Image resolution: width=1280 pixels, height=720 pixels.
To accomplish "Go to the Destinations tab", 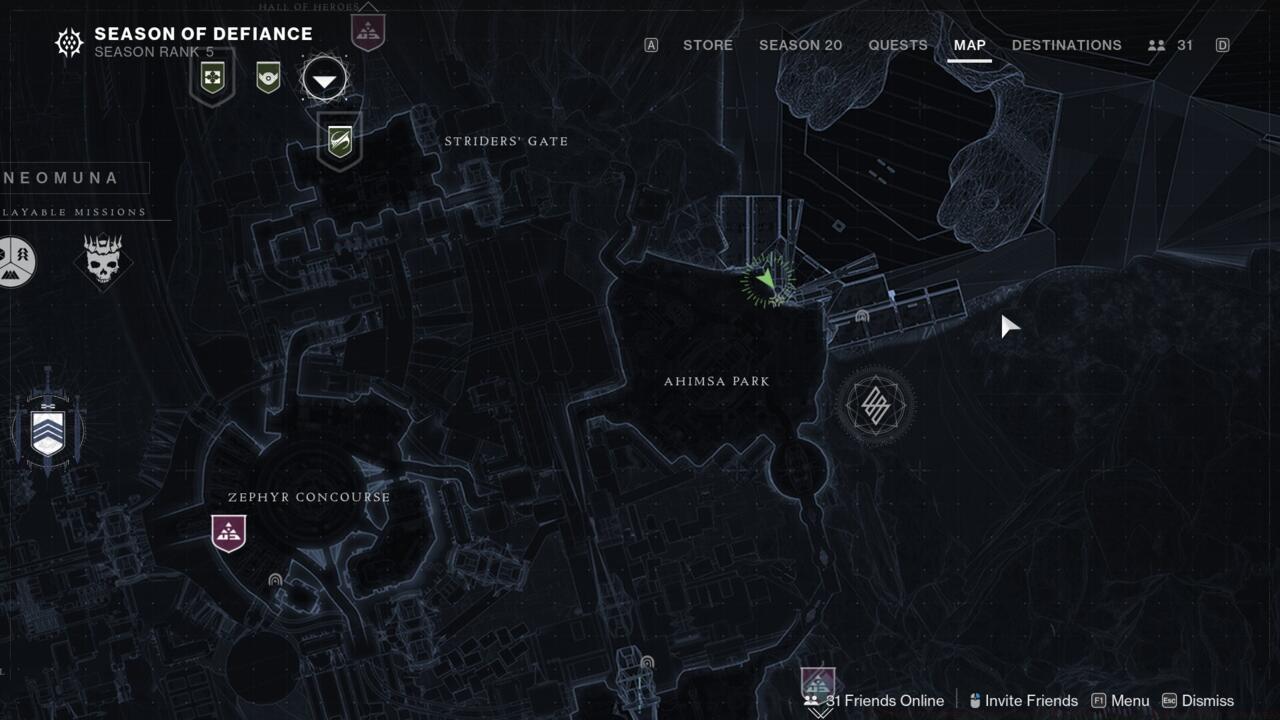I will point(1066,45).
